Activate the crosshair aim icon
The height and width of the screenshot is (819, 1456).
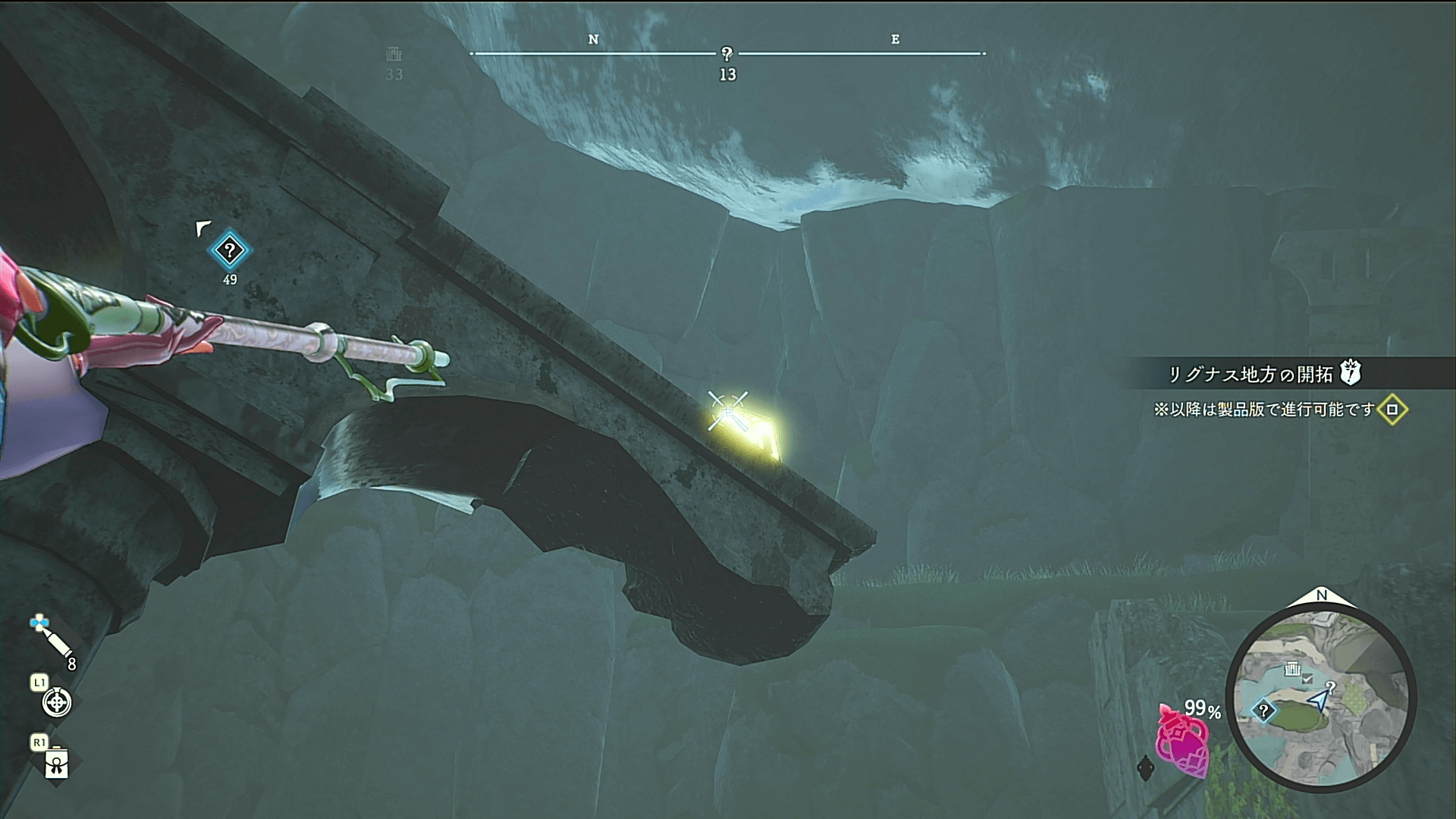pyautogui.click(x=57, y=702)
